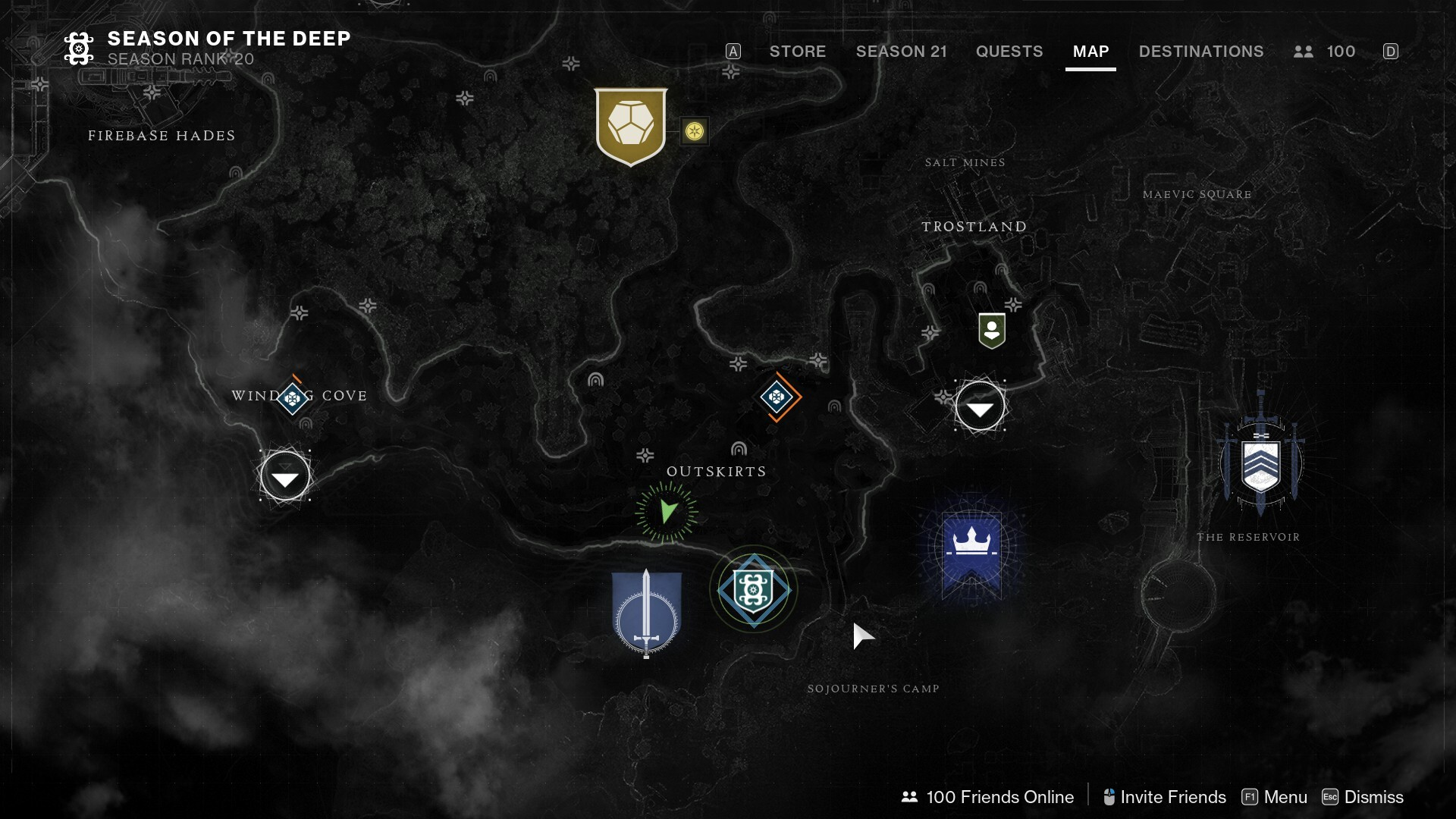Image resolution: width=1456 pixels, height=819 pixels.
Task: Click the small gold coin icon
Action: click(x=694, y=131)
